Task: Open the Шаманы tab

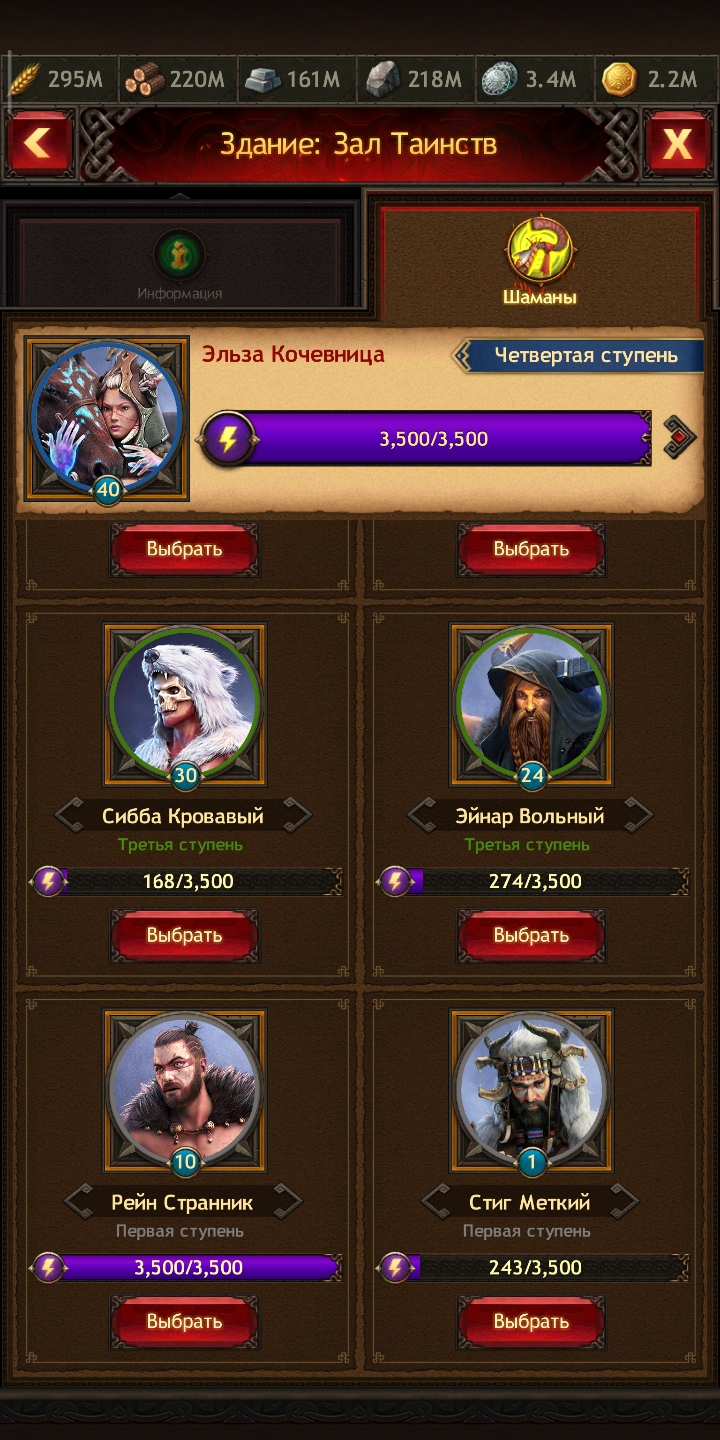Action: pos(539,260)
